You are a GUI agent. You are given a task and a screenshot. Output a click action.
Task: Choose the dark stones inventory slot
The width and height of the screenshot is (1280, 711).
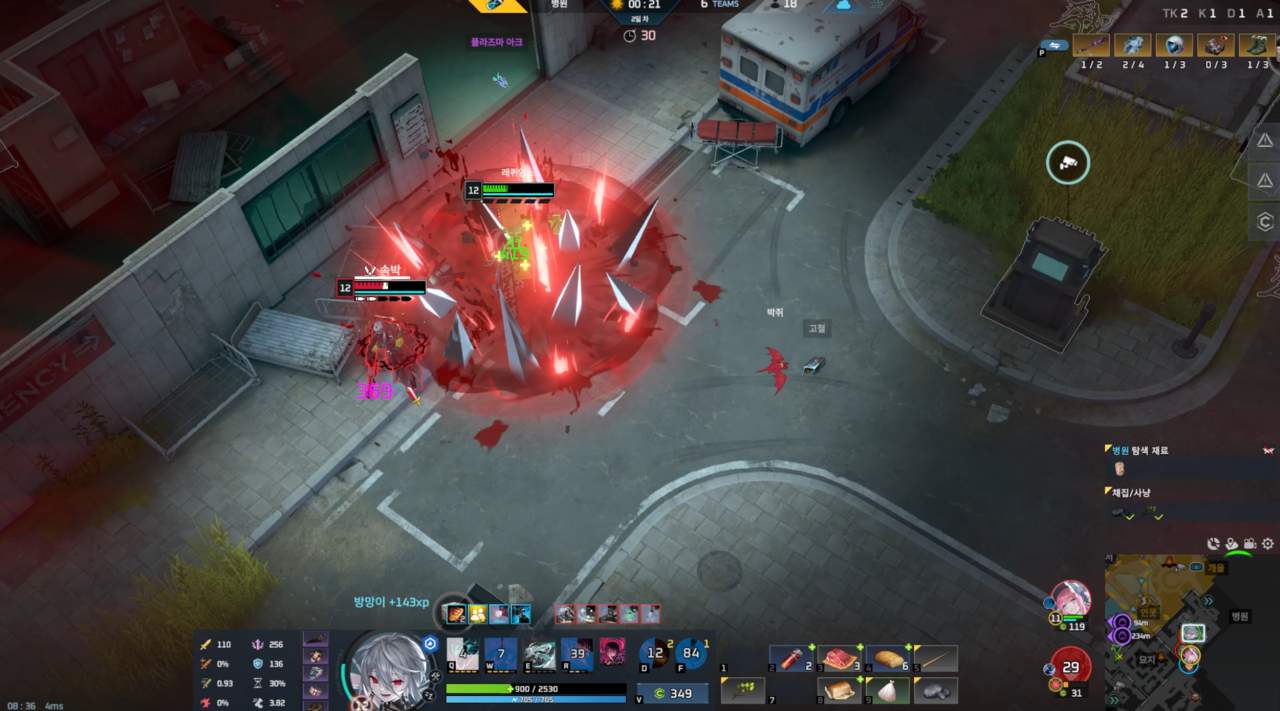pyautogui.click(x=936, y=690)
